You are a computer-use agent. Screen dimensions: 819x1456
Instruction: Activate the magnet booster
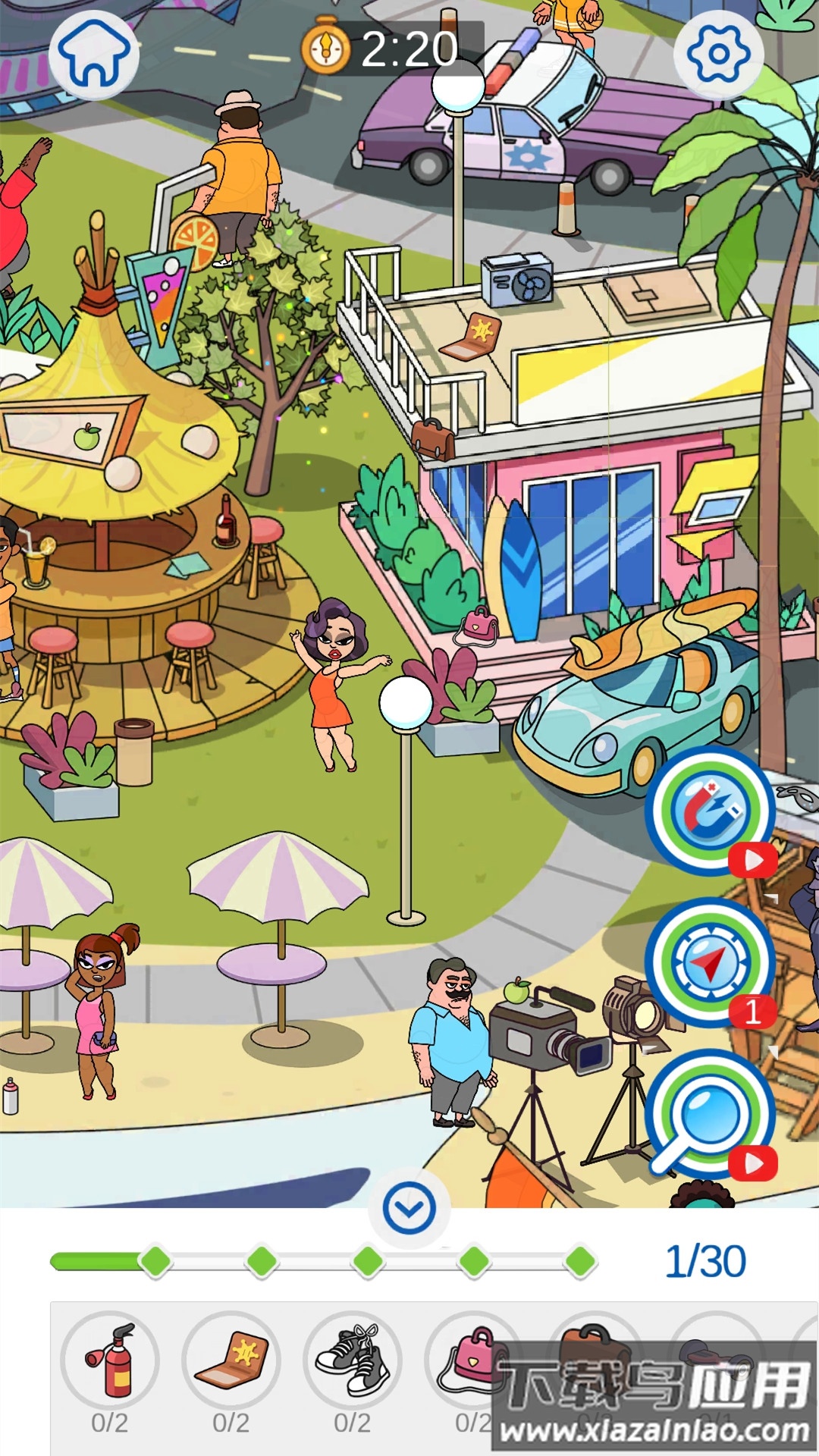(710, 811)
